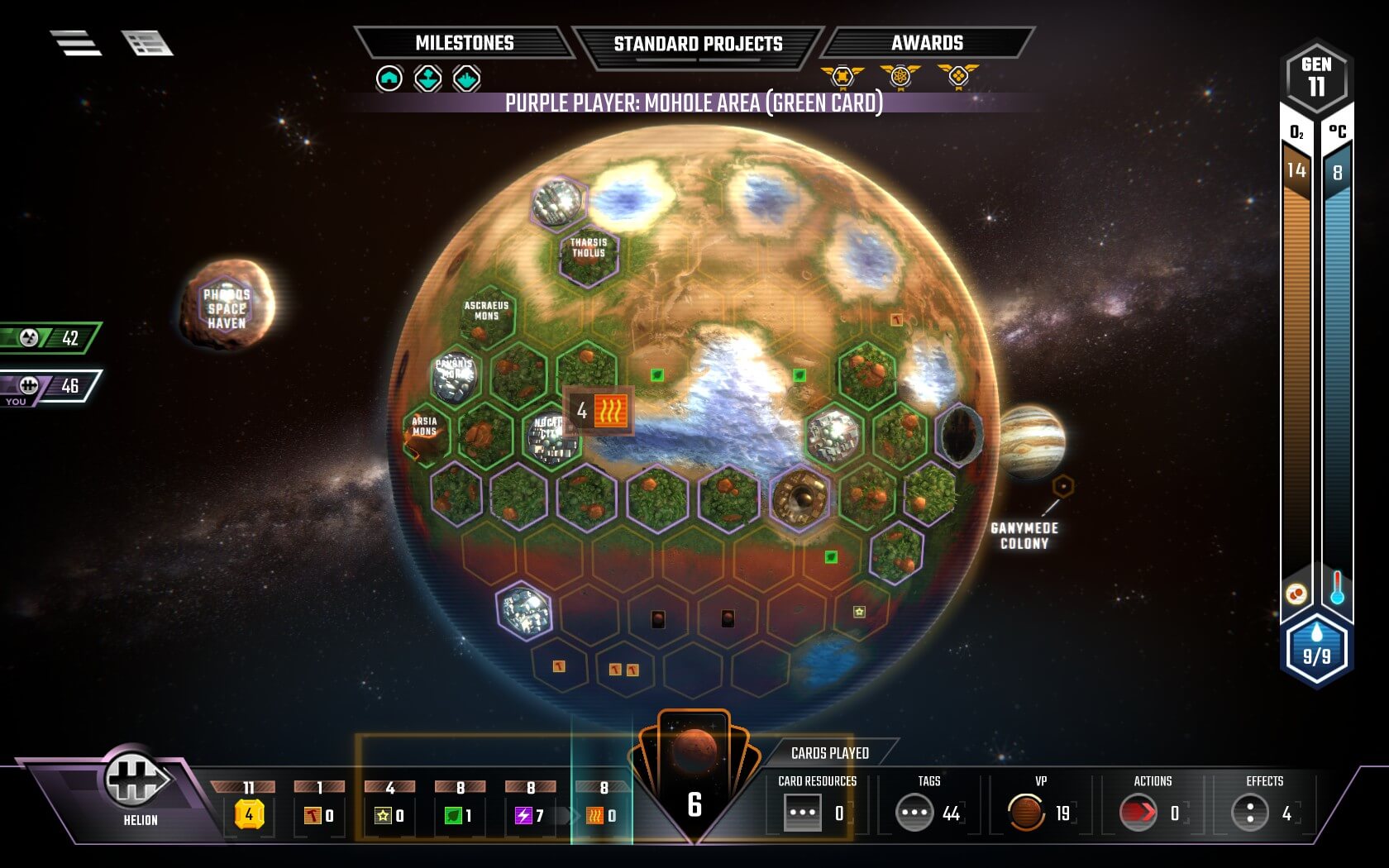Open the Standard Projects list
Viewport: 1389px width, 868px height.
coord(697,44)
